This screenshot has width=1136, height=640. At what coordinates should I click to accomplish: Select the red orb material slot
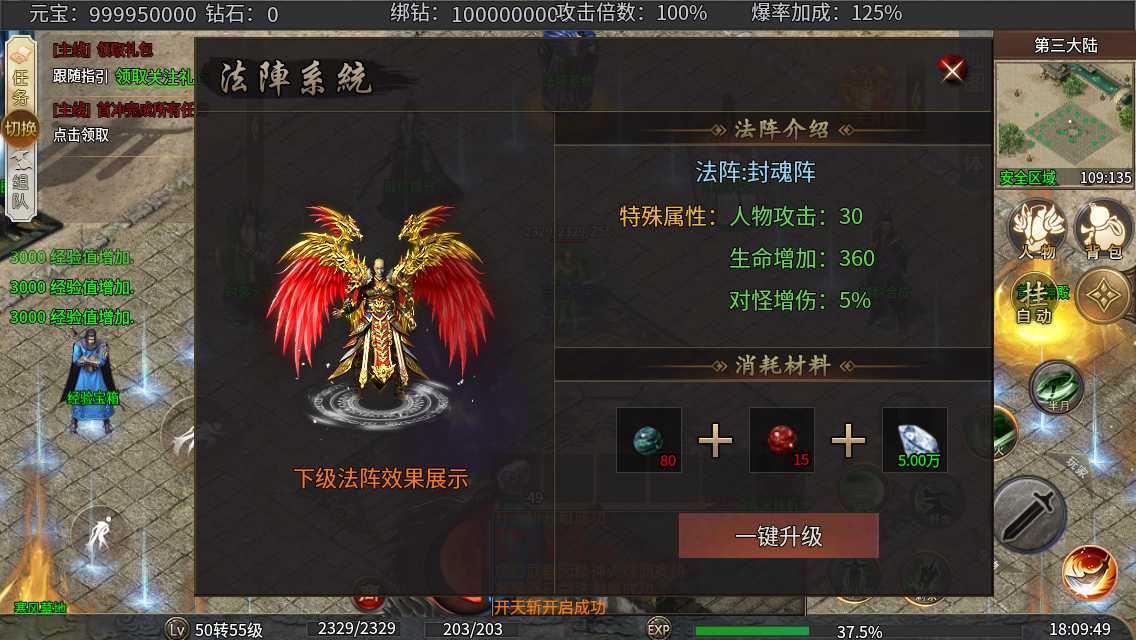(x=782, y=439)
